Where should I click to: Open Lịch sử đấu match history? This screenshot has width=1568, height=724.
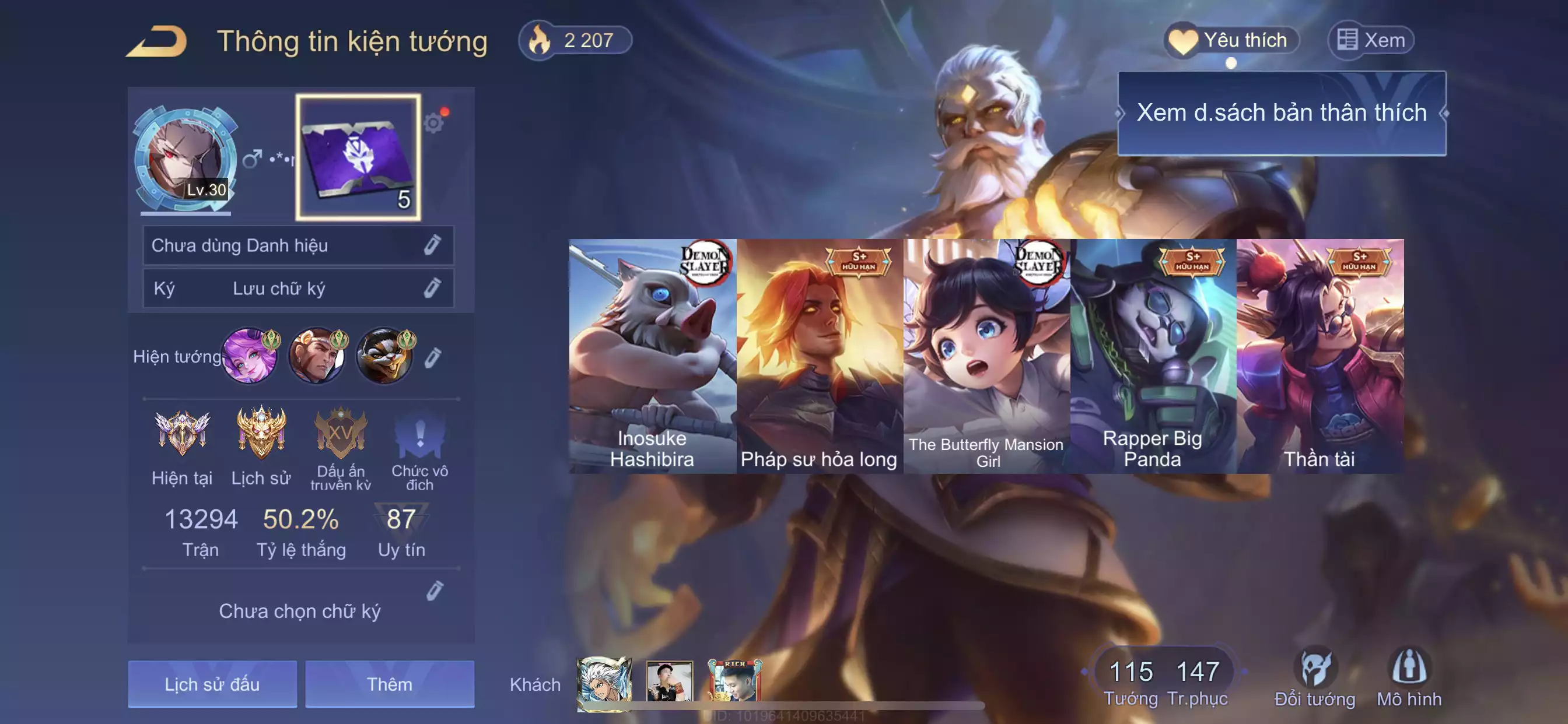click(212, 684)
